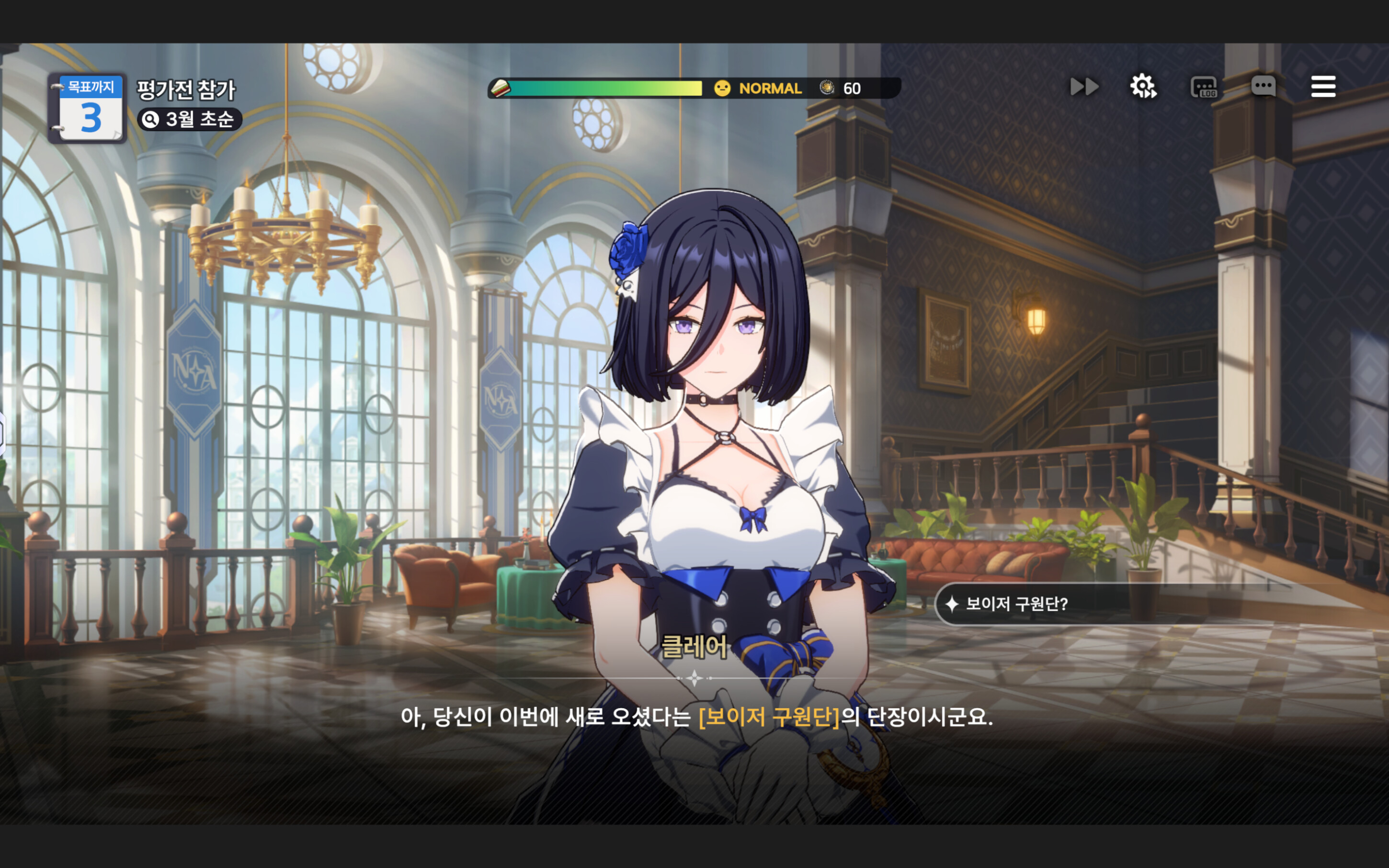This screenshot has height=868, width=1389.
Task: Inspect the '3월 초순' magnifier date button
Action: (x=190, y=119)
